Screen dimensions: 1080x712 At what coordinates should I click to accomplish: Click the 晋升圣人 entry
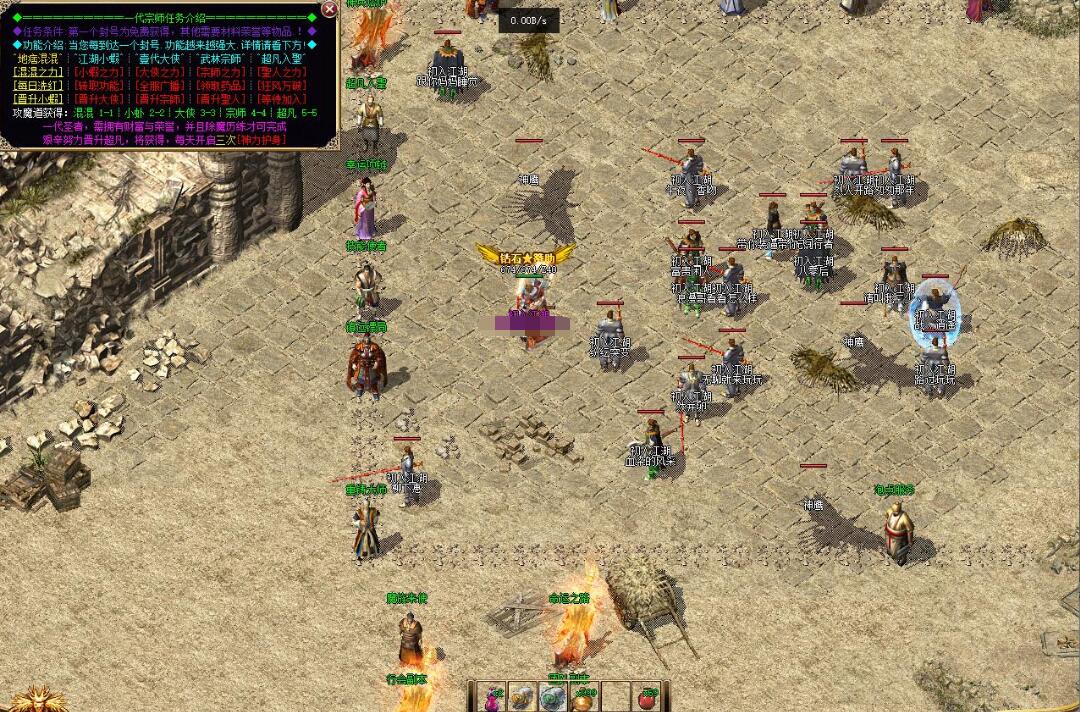222,98
